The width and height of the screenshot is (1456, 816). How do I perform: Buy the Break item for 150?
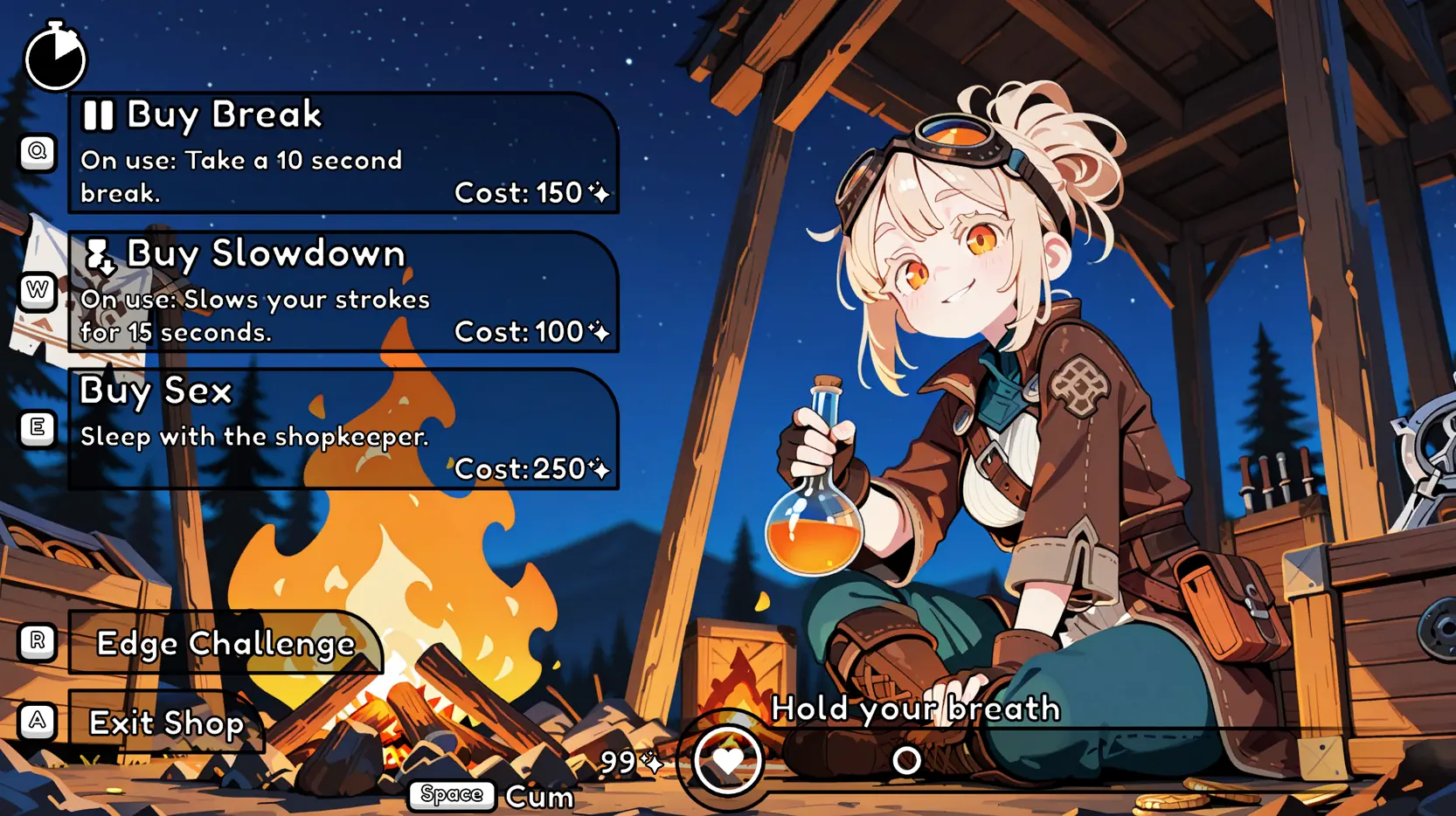[343, 153]
